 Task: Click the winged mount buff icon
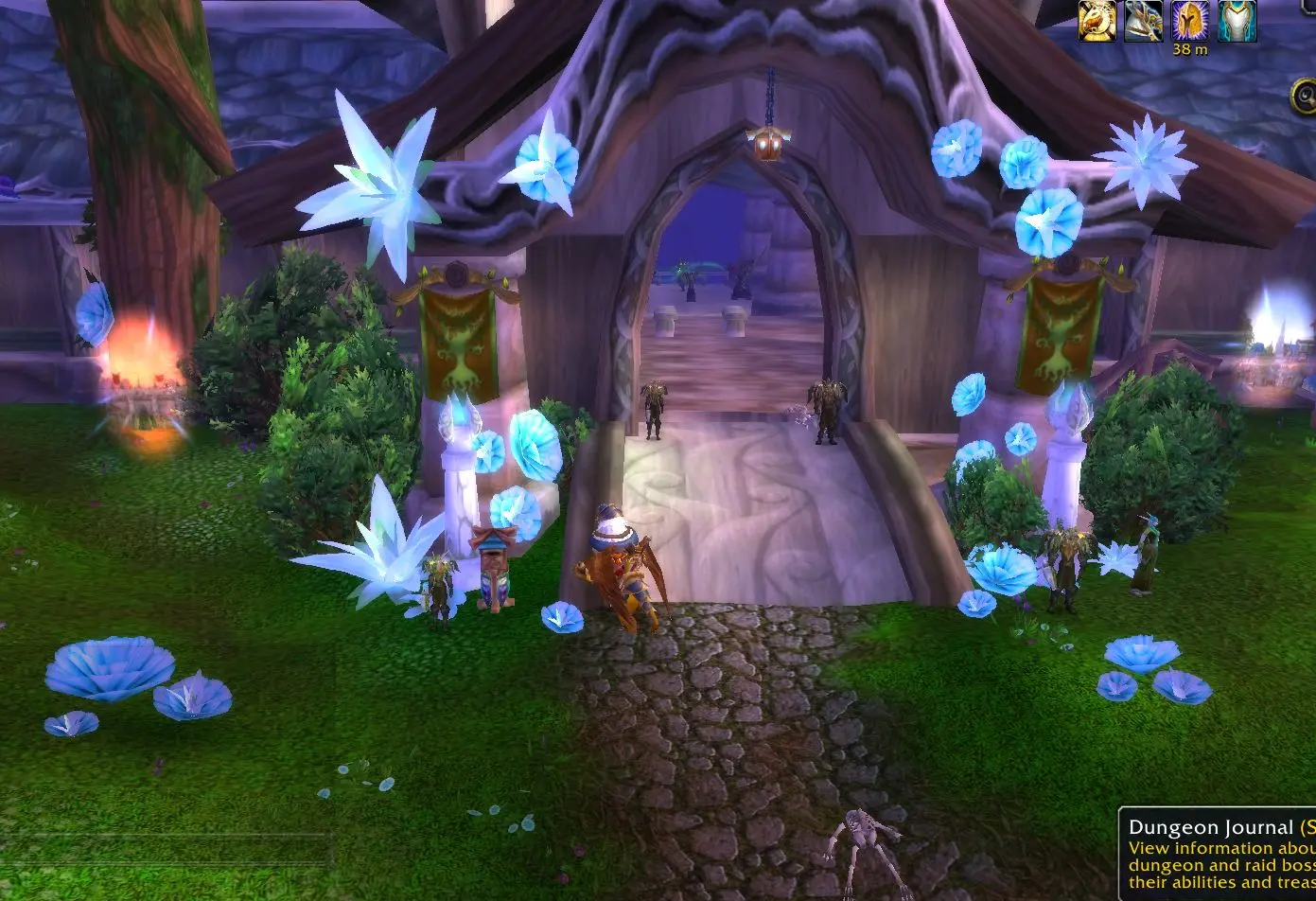1144,21
